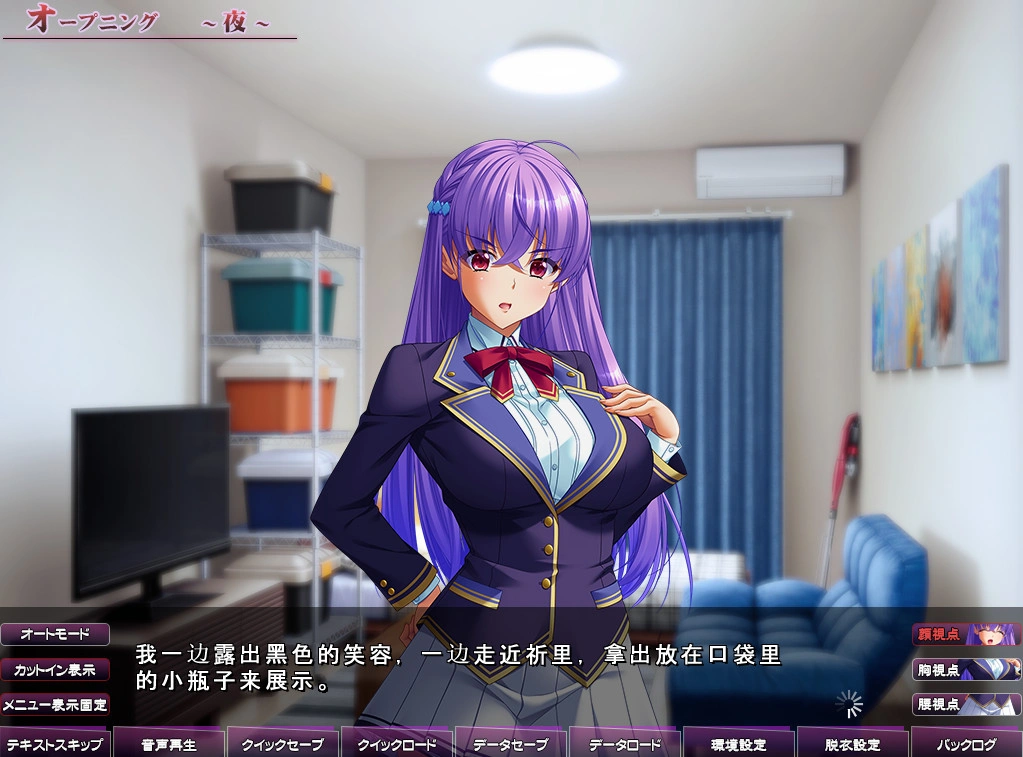Activate テキストスキップ text skip
The width and height of the screenshot is (1023, 757).
coord(56,744)
